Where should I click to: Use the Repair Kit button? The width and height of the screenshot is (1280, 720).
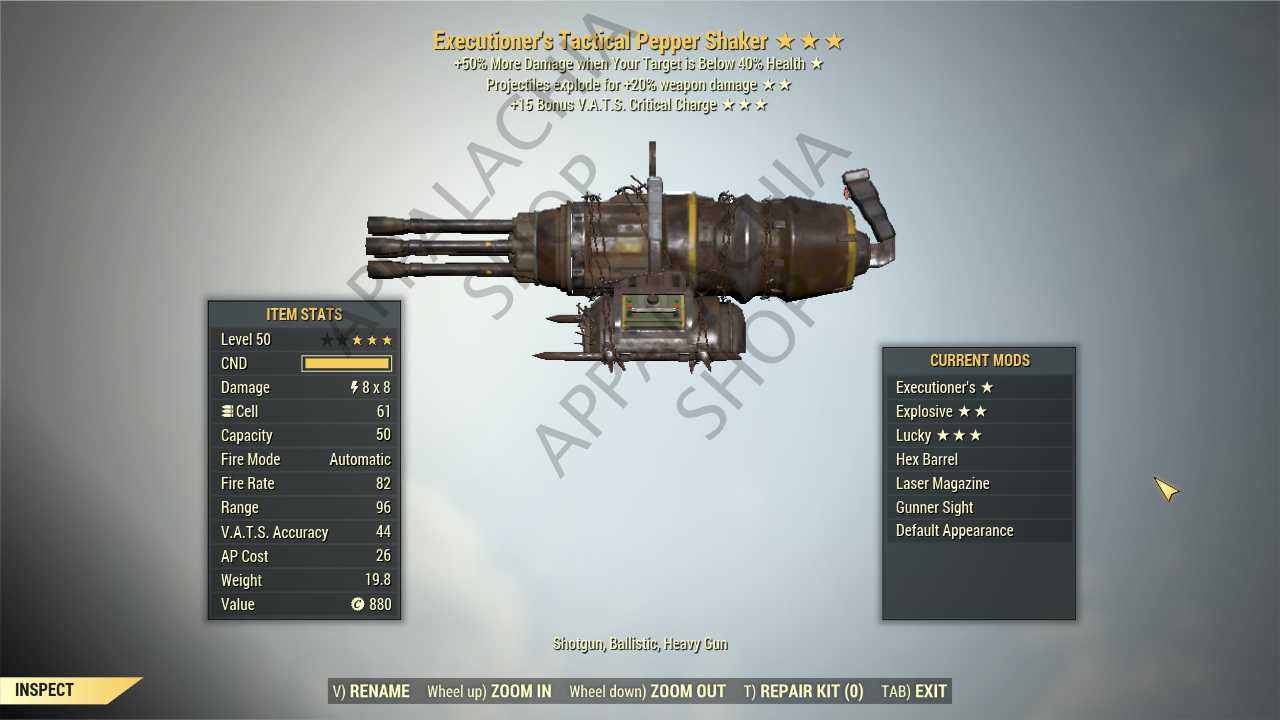pyautogui.click(x=803, y=691)
